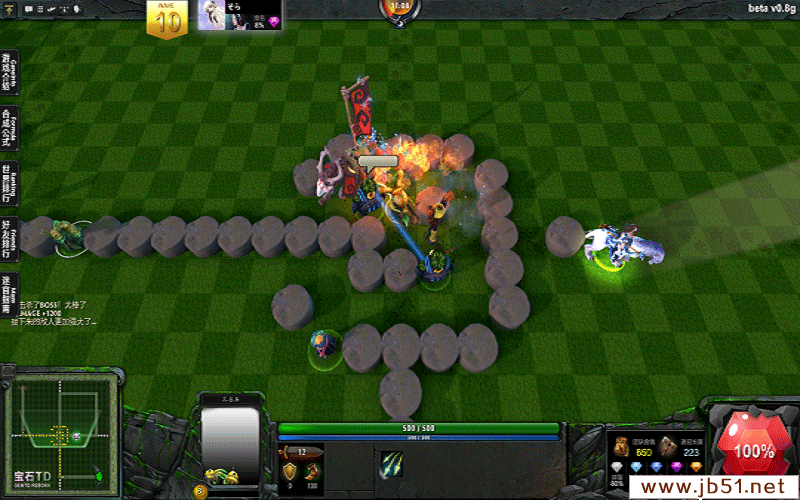Select the gold Wave 10 badge

click(168, 18)
